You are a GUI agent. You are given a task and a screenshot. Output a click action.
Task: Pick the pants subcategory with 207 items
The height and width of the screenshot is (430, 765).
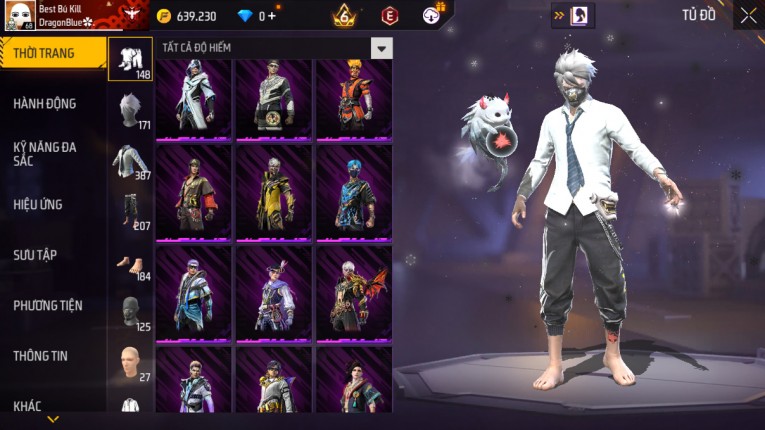pyautogui.click(x=130, y=211)
